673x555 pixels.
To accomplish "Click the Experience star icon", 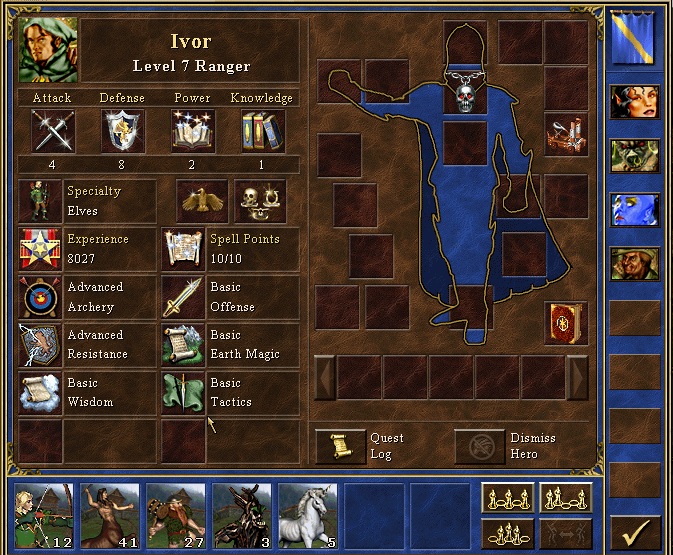I will click(x=39, y=249).
